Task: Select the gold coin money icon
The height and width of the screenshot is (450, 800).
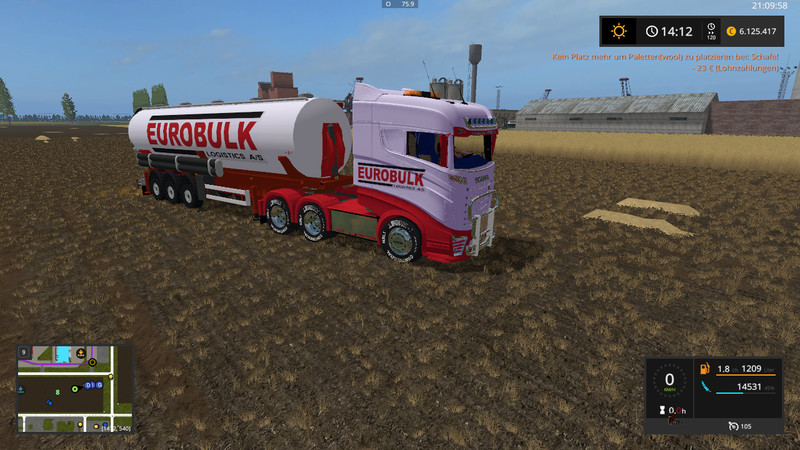Action: pos(731,31)
